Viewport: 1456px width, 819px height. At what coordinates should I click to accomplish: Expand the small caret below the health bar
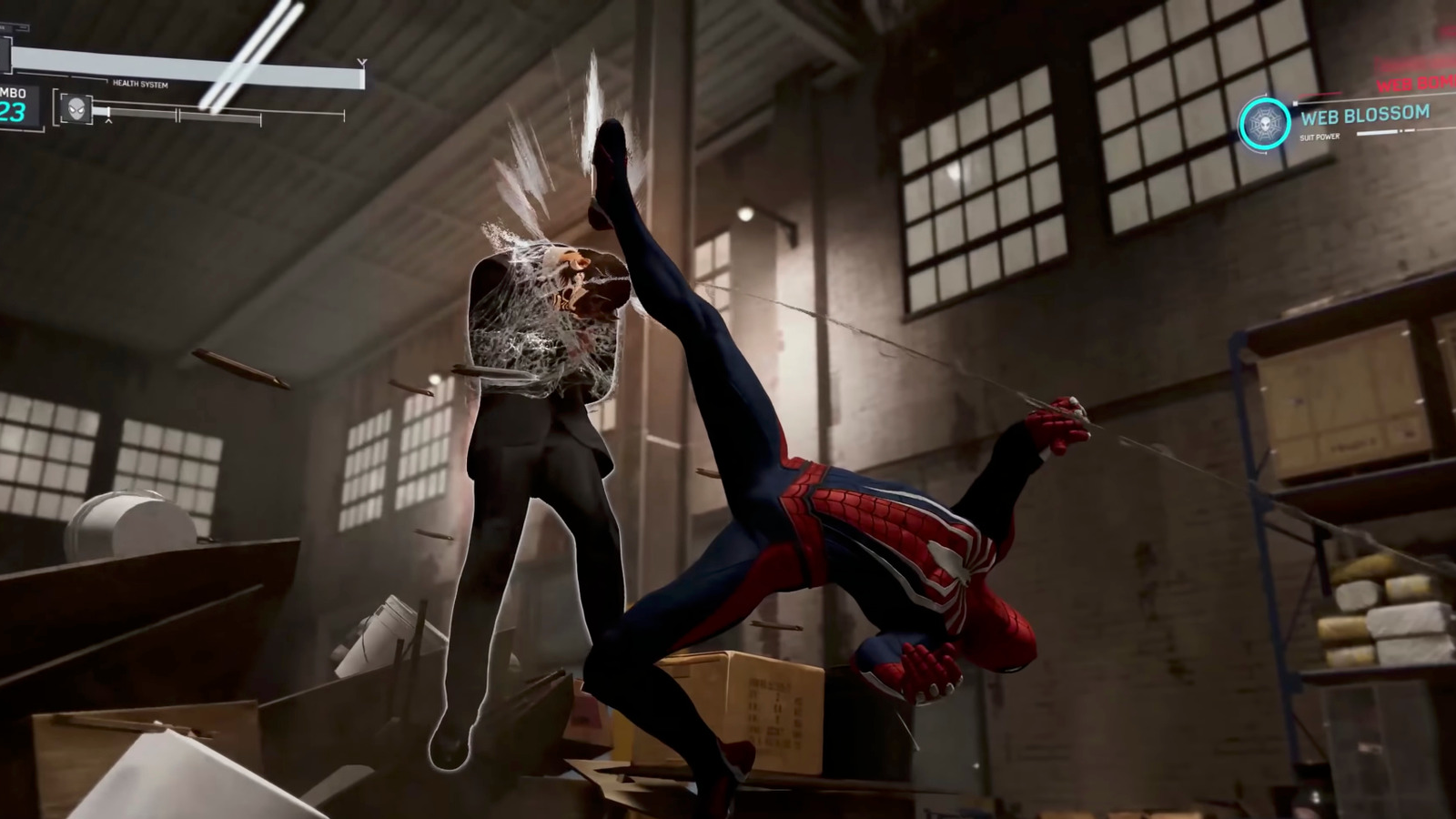click(x=108, y=122)
